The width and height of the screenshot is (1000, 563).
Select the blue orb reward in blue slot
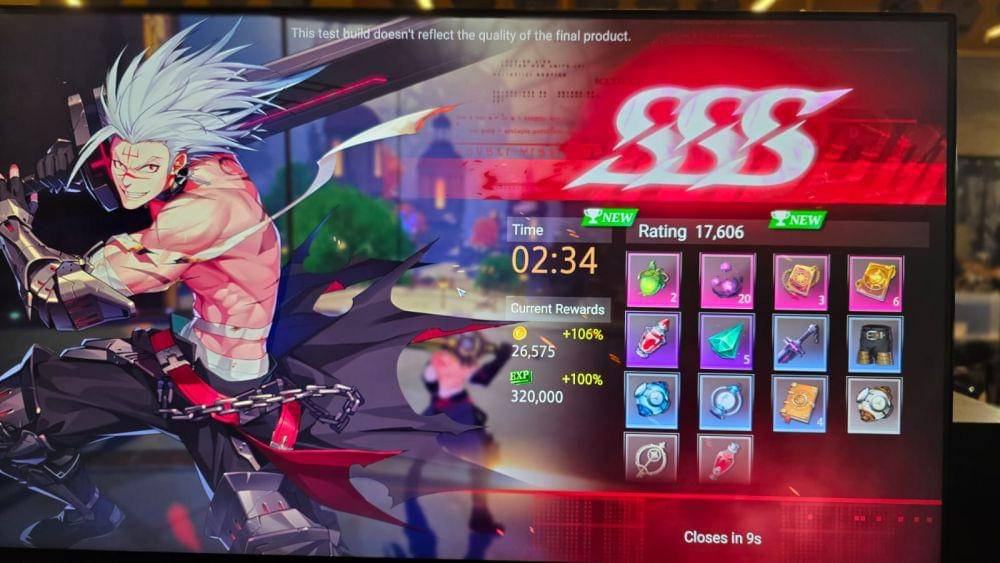[653, 400]
